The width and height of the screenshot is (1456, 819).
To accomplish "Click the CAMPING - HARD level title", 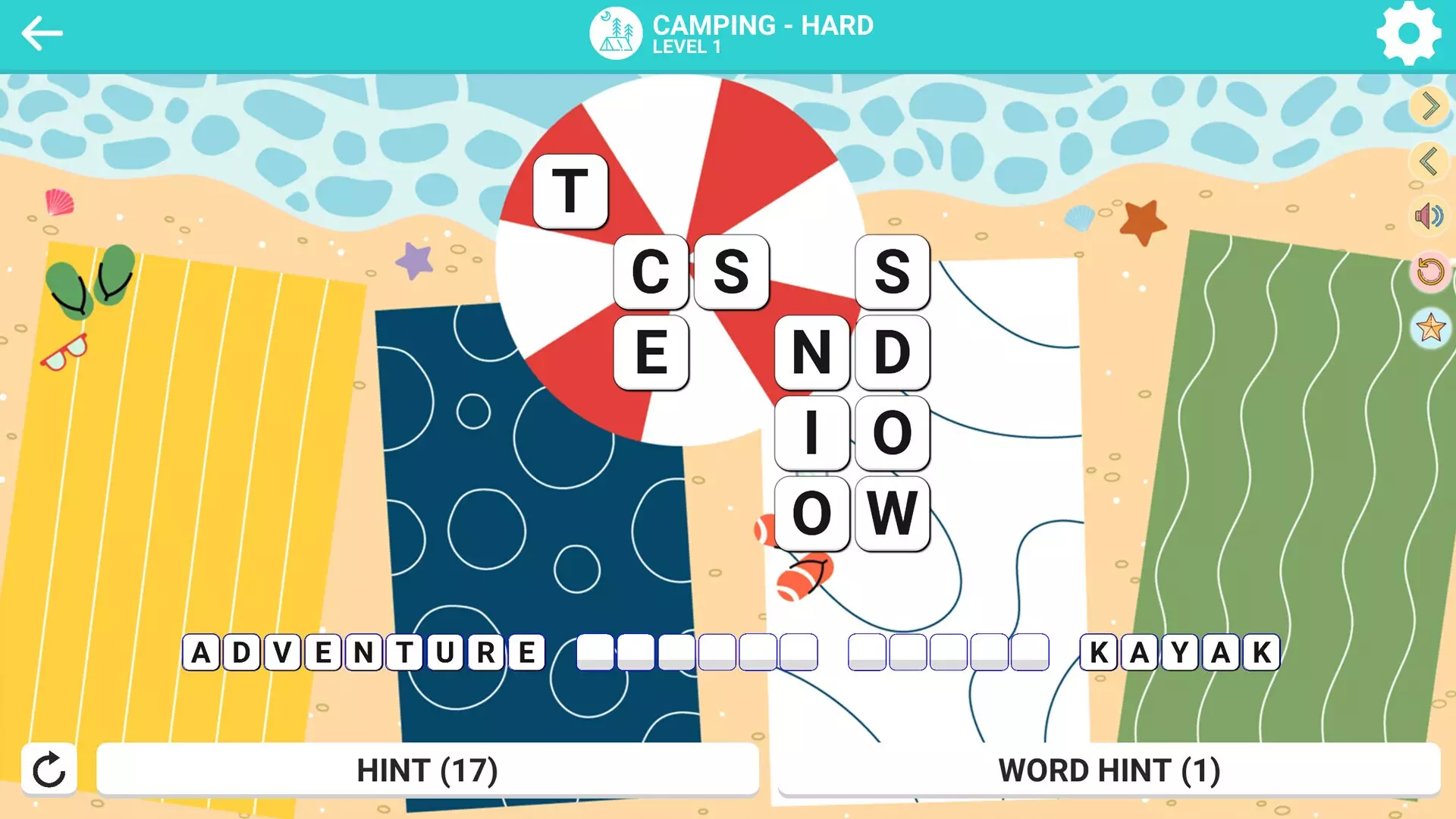I will (x=763, y=26).
